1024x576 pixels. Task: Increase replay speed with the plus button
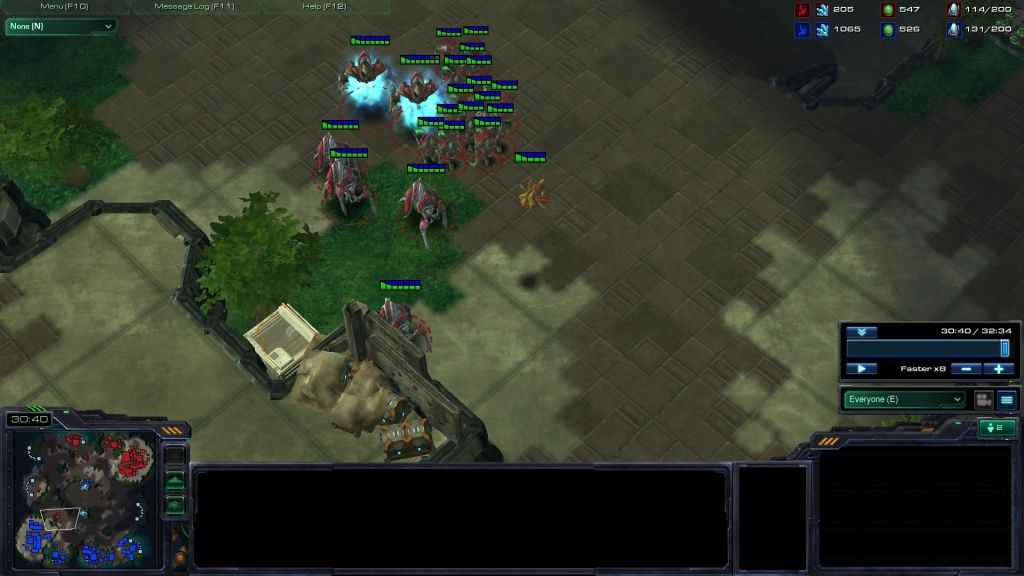pos(998,369)
